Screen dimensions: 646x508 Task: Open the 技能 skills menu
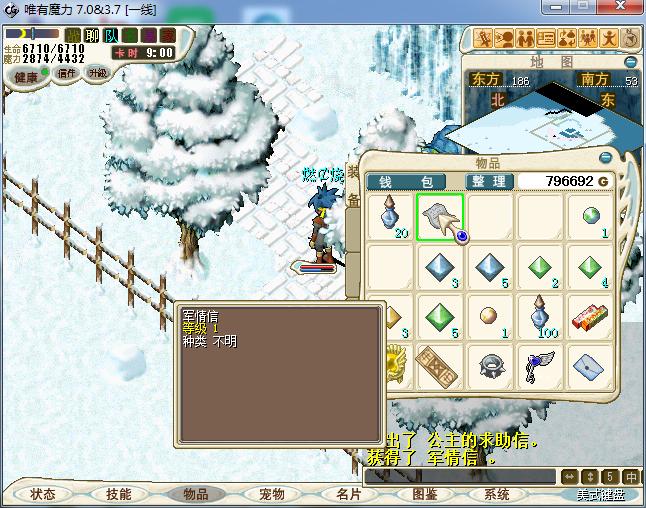click(x=118, y=494)
